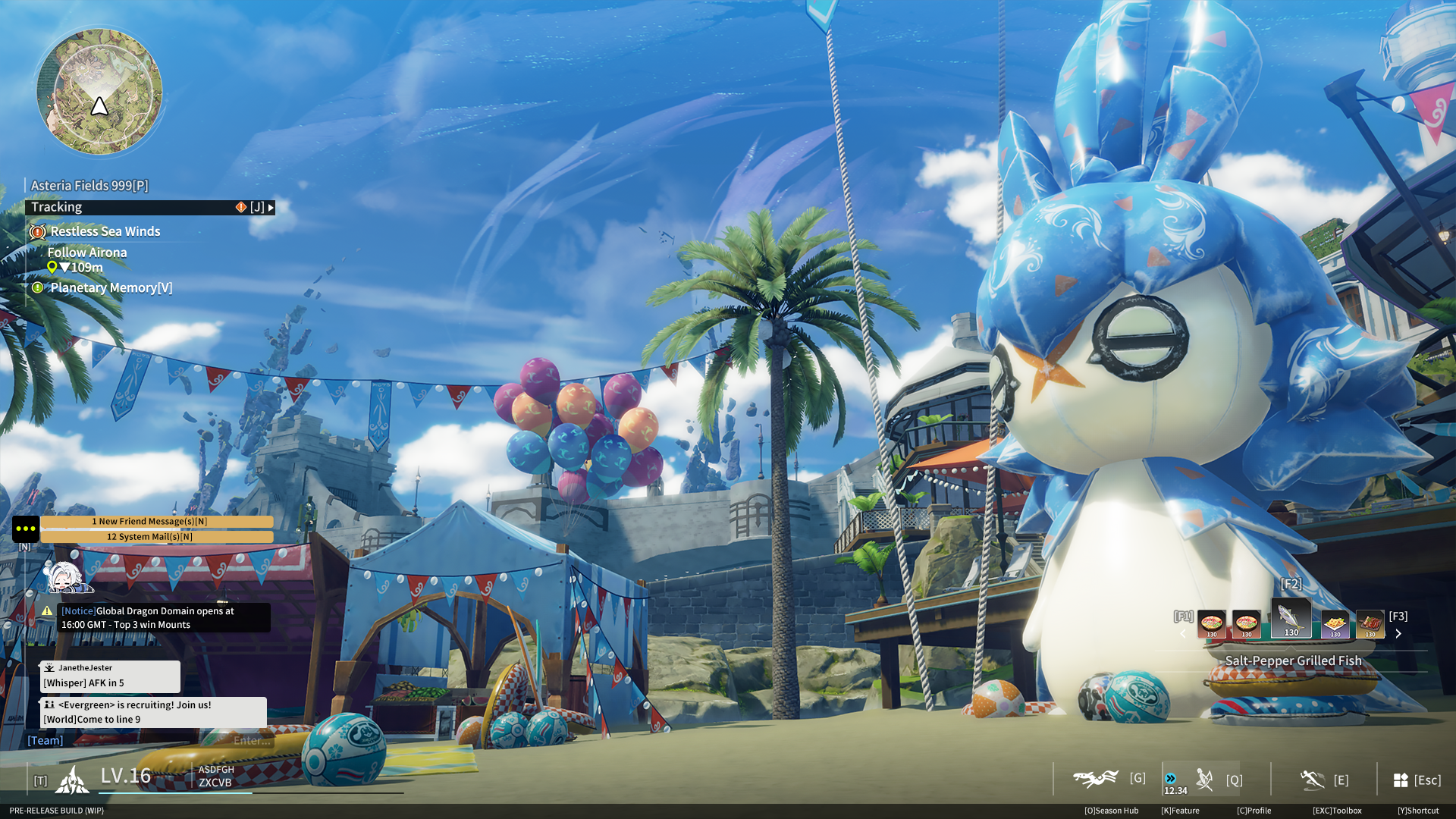Switch chat channel to [Team]

click(45, 739)
